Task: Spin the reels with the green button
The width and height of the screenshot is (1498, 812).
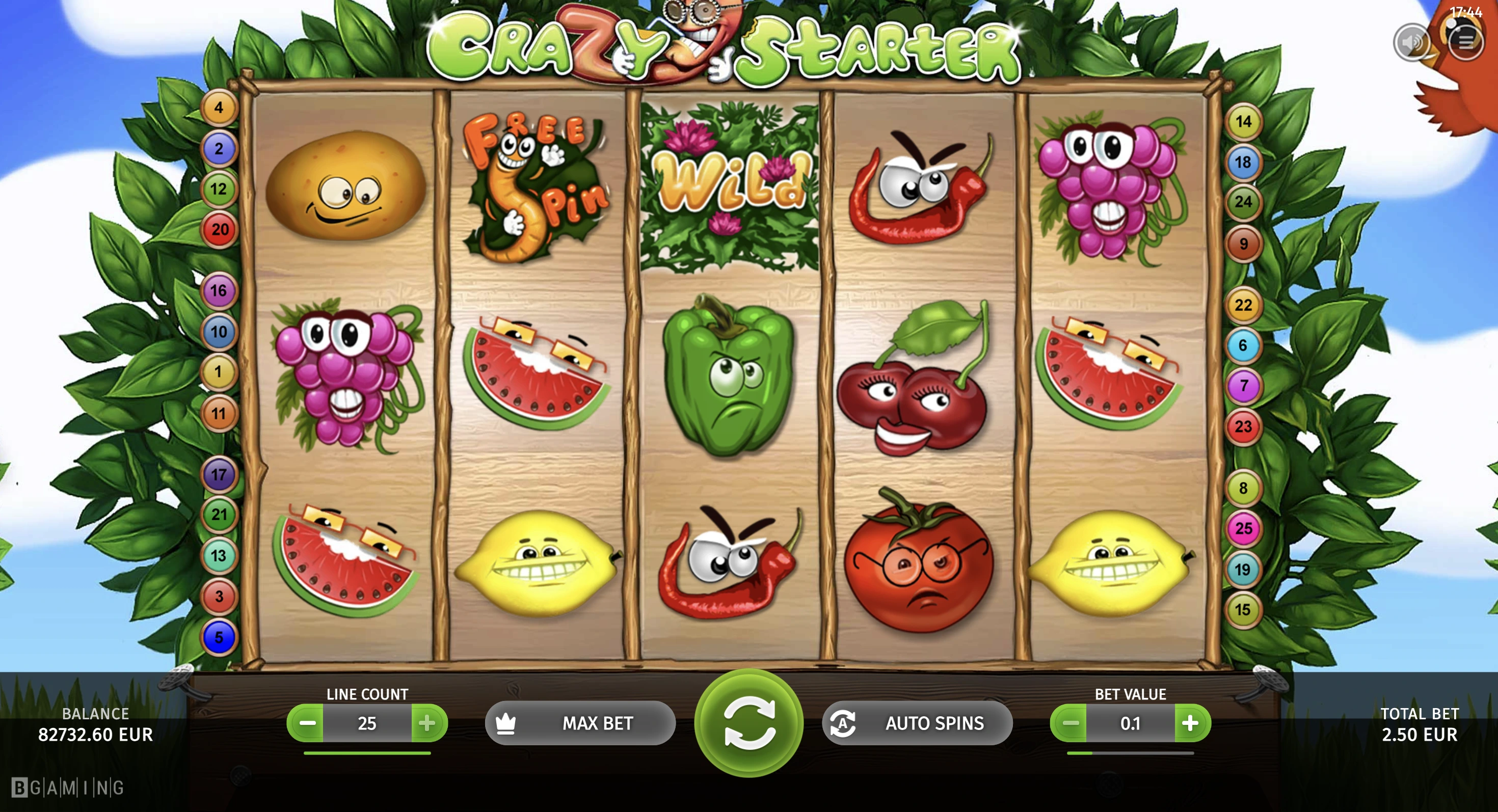Action: (x=749, y=723)
